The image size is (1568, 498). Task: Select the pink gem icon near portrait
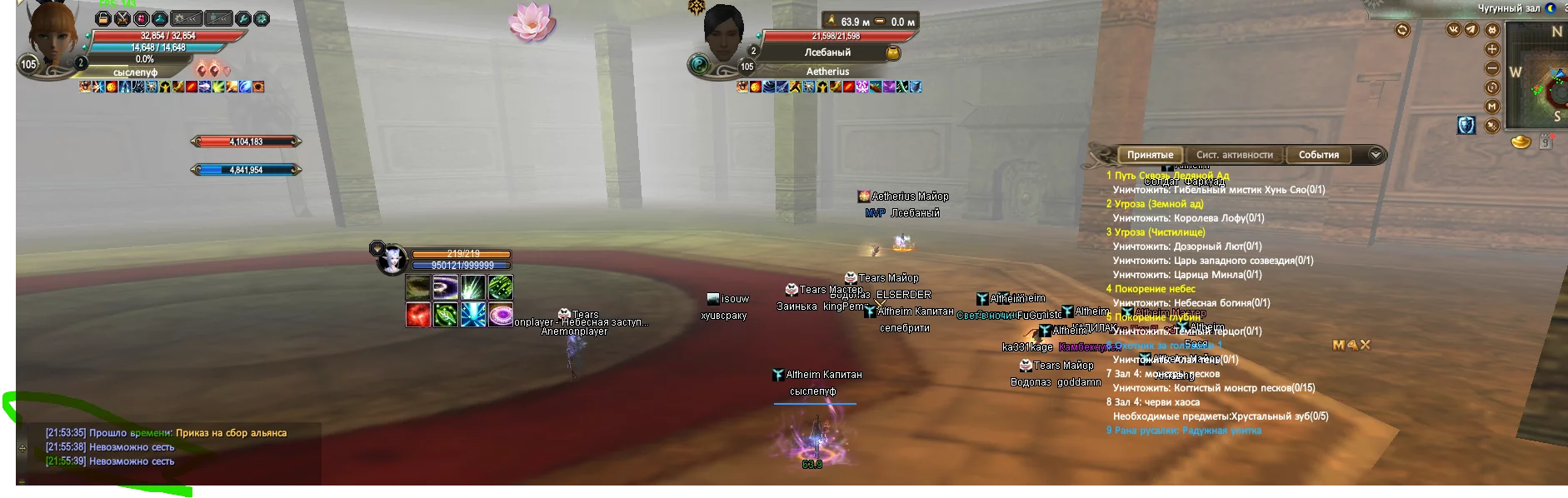point(141,18)
